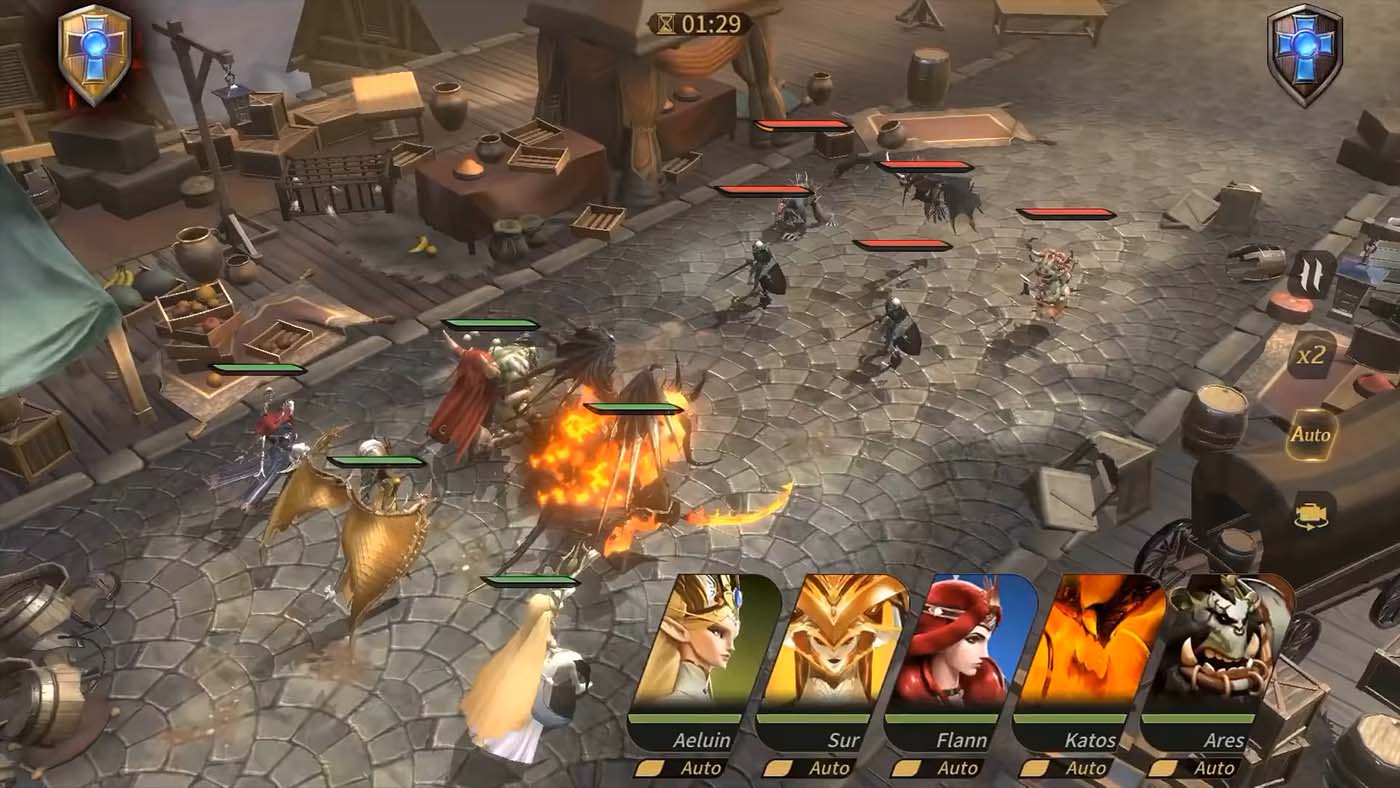Tap Sur's Auto label
Image resolution: width=1400 pixels, height=788 pixels.
830,768
